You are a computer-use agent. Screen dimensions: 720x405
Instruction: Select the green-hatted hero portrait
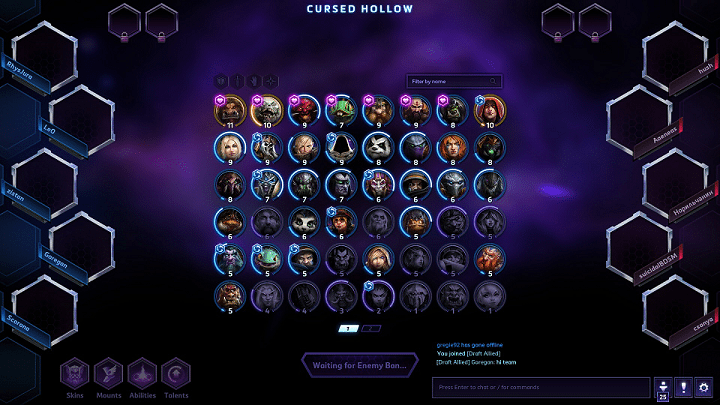(340, 109)
